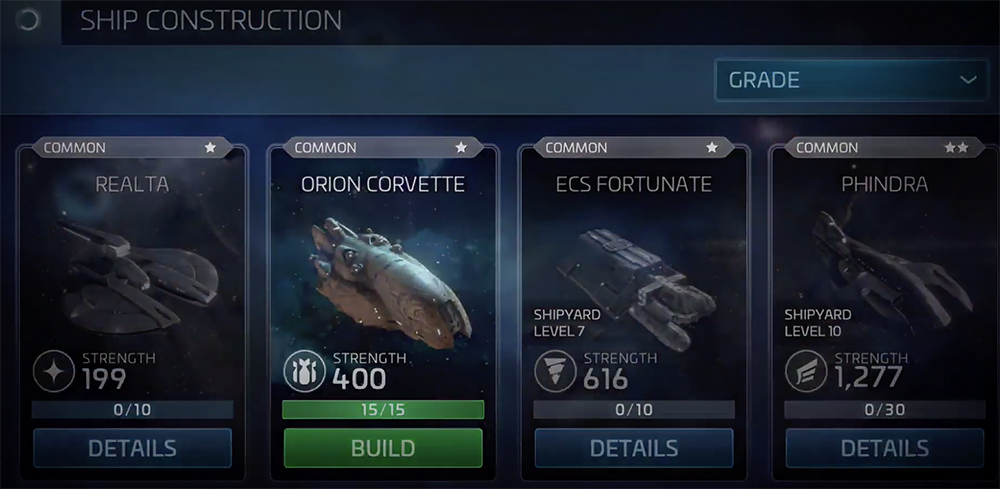The height and width of the screenshot is (489, 1000).
Task: Click the circular back icon beside Ship Construction
Action: click(x=28, y=20)
